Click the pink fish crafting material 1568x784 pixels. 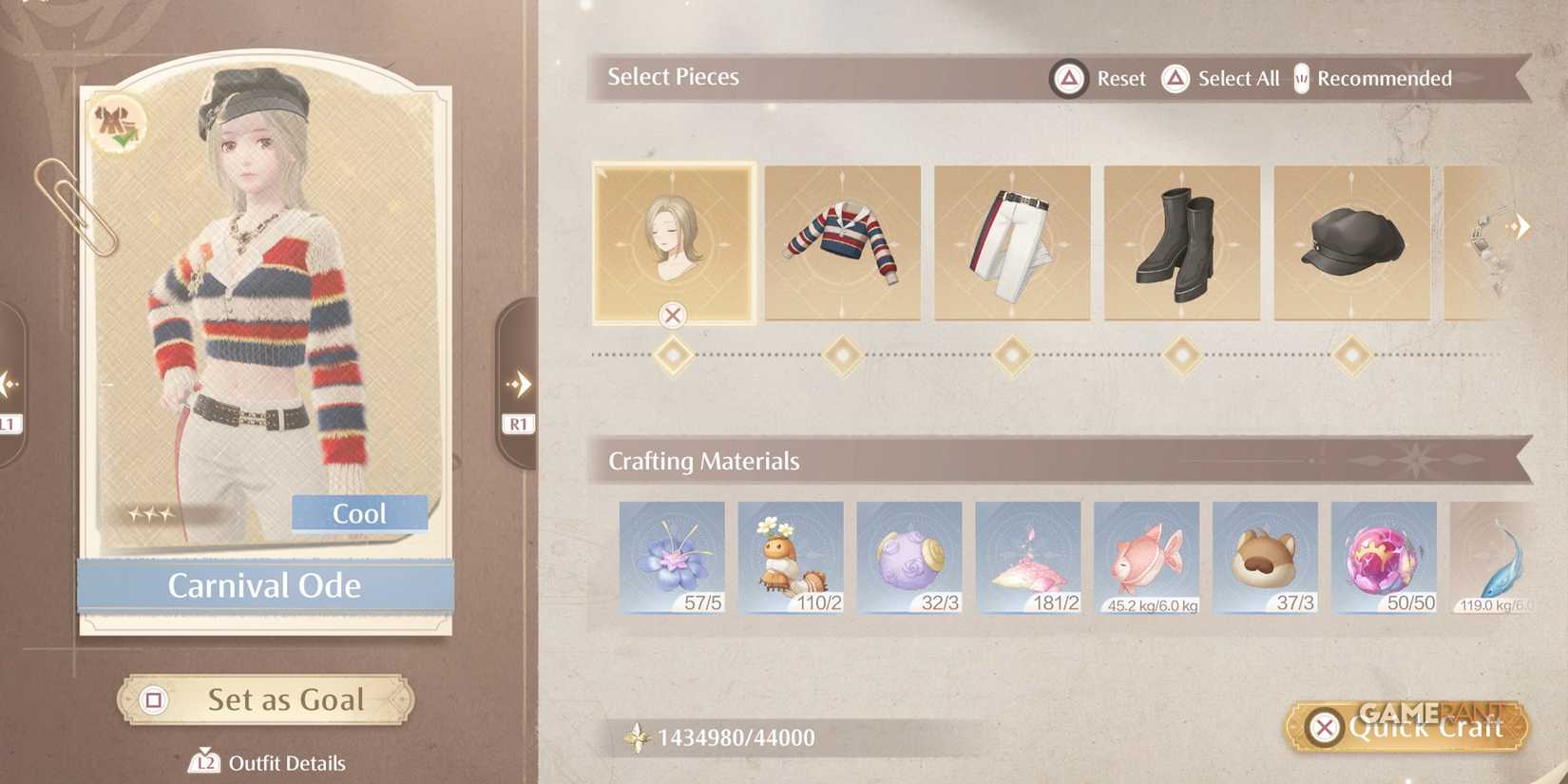pyautogui.click(x=1147, y=557)
